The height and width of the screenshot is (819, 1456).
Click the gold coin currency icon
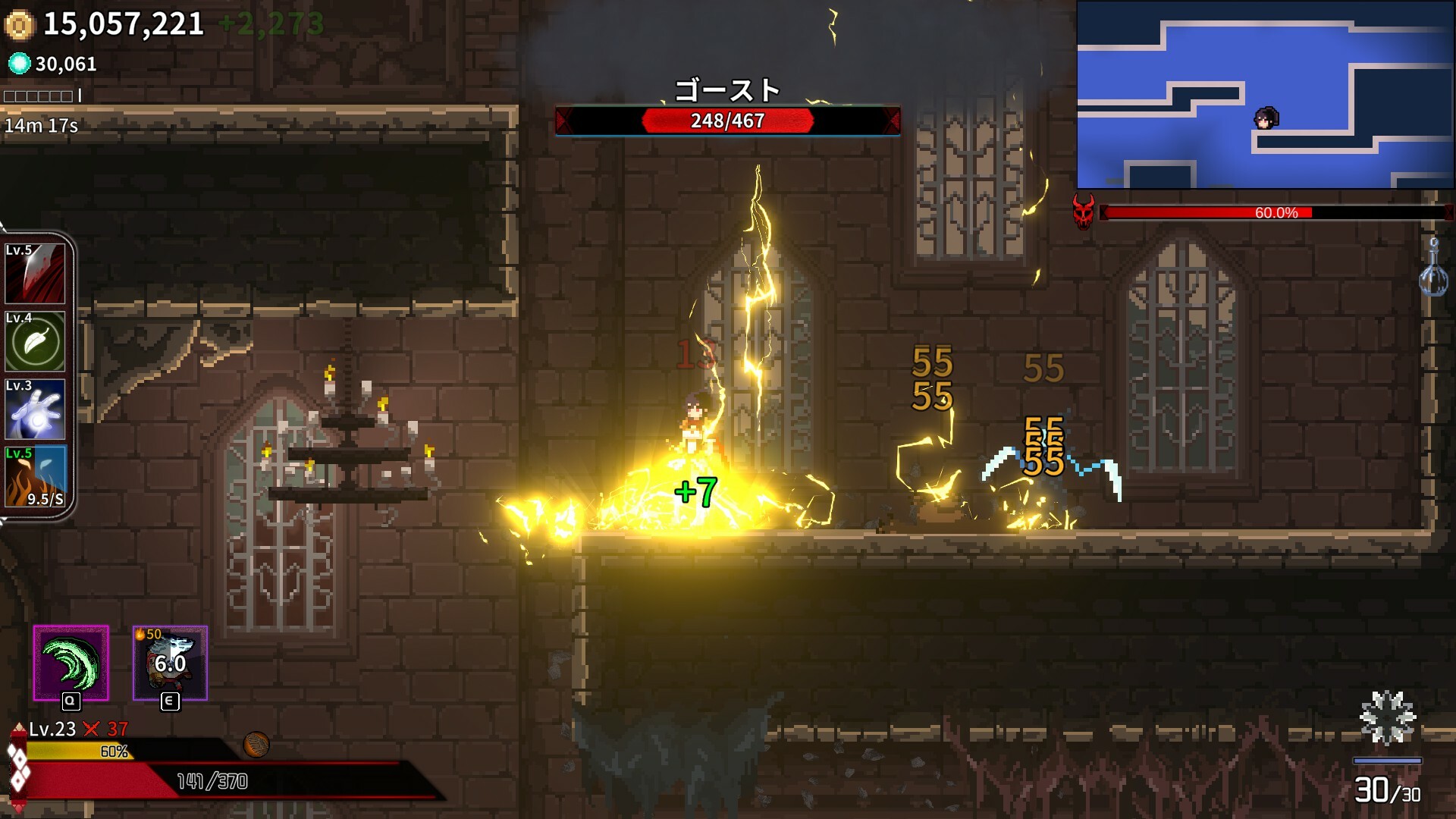[x=20, y=25]
